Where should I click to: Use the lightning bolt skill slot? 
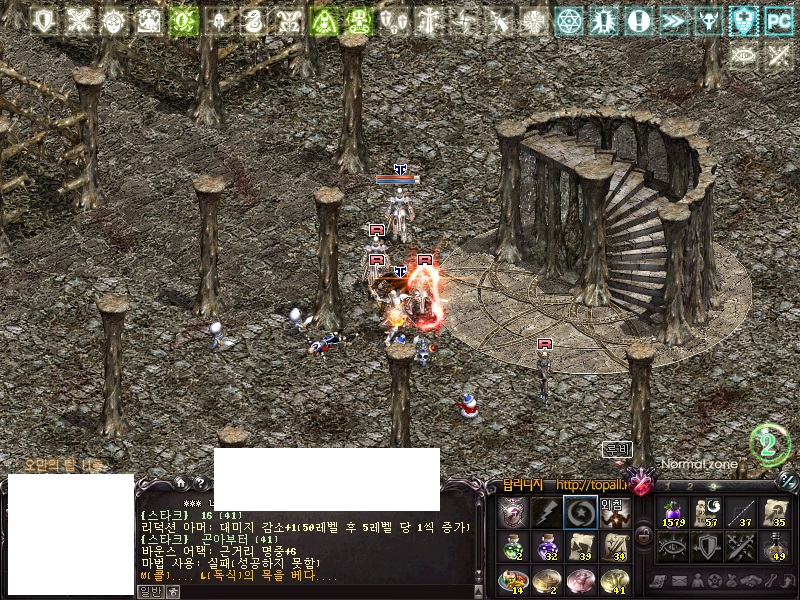click(546, 513)
